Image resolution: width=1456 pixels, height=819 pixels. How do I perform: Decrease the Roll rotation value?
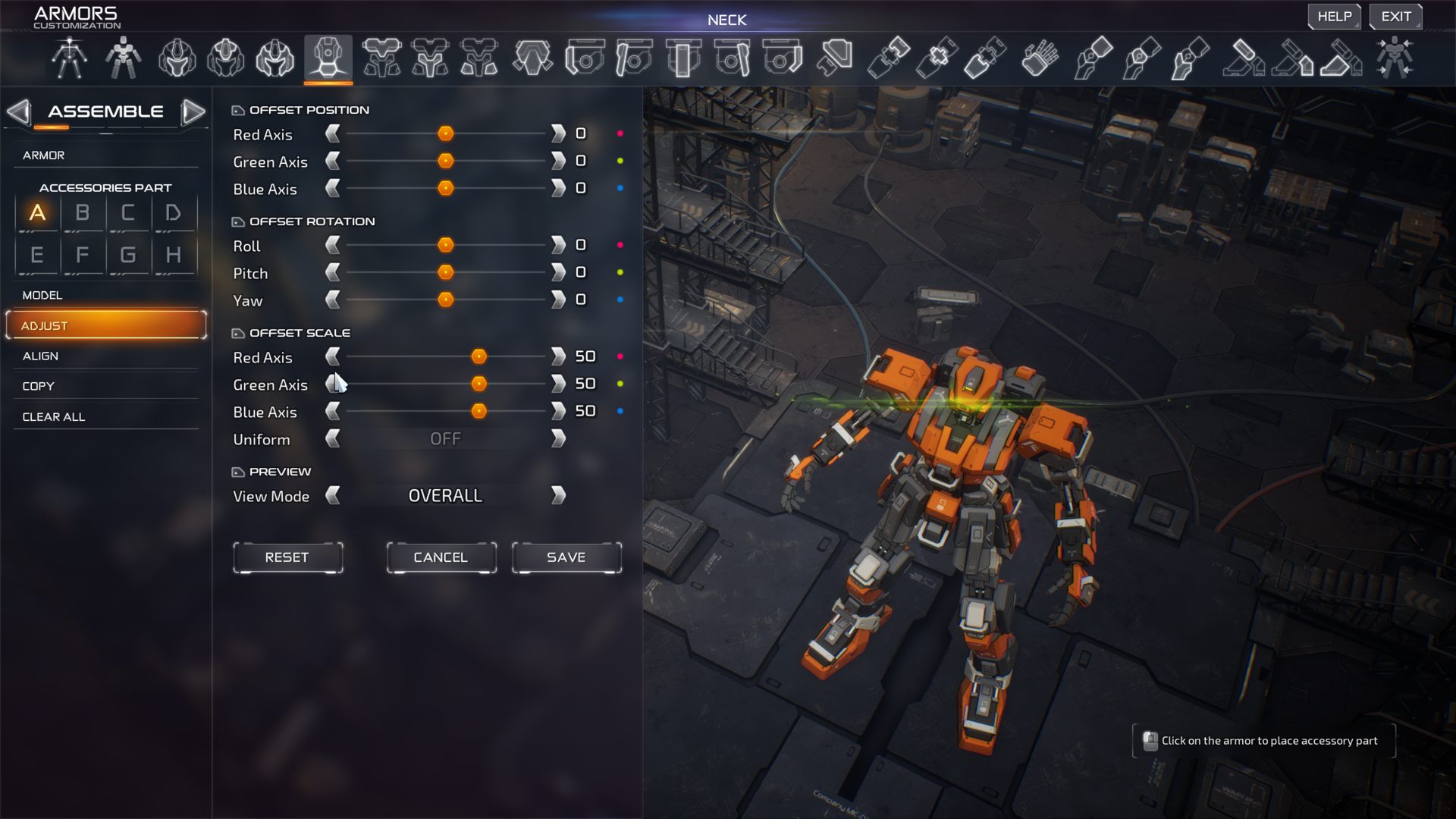tap(332, 245)
